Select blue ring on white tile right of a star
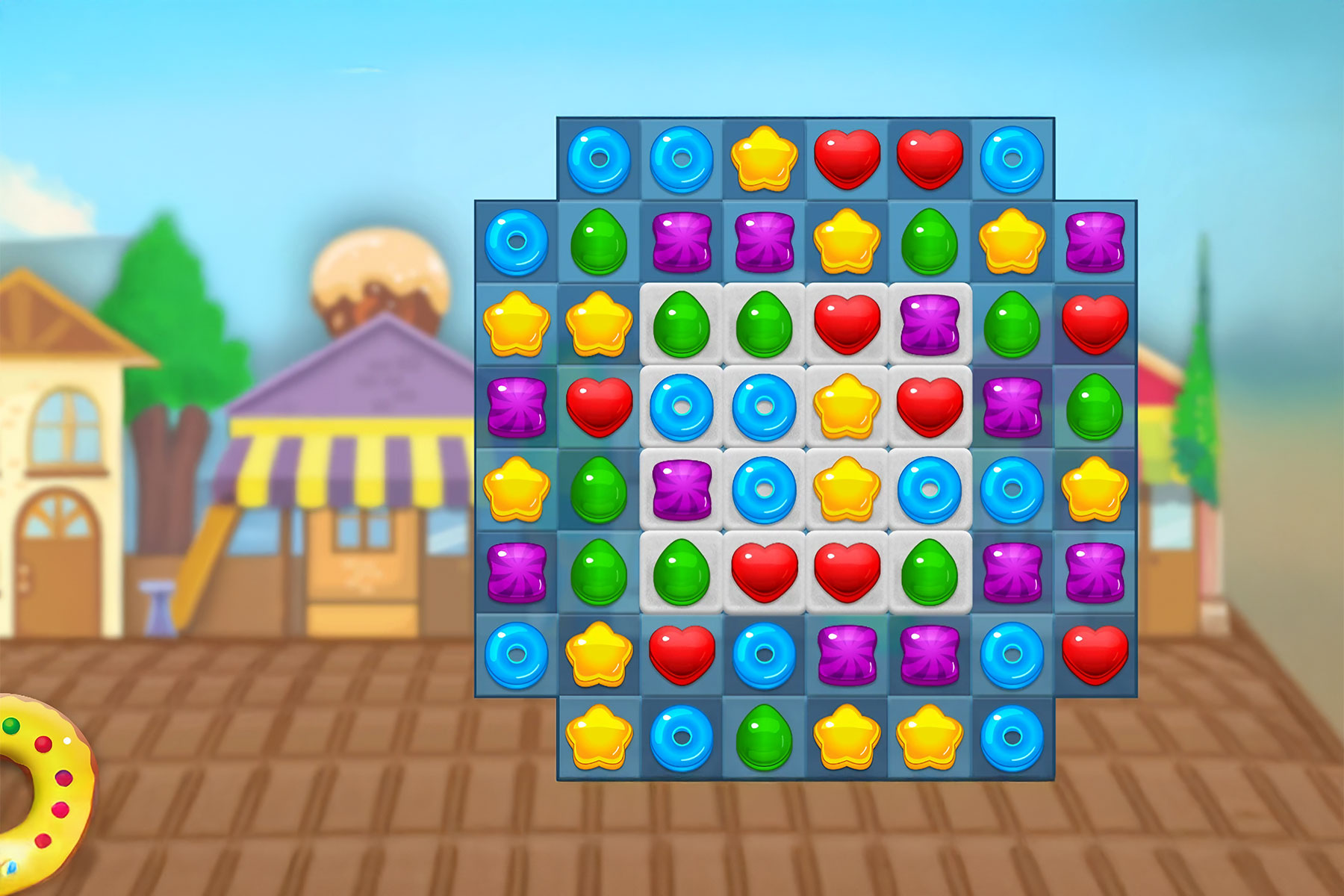The height and width of the screenshot is (896, 1344). coord(930,490)
